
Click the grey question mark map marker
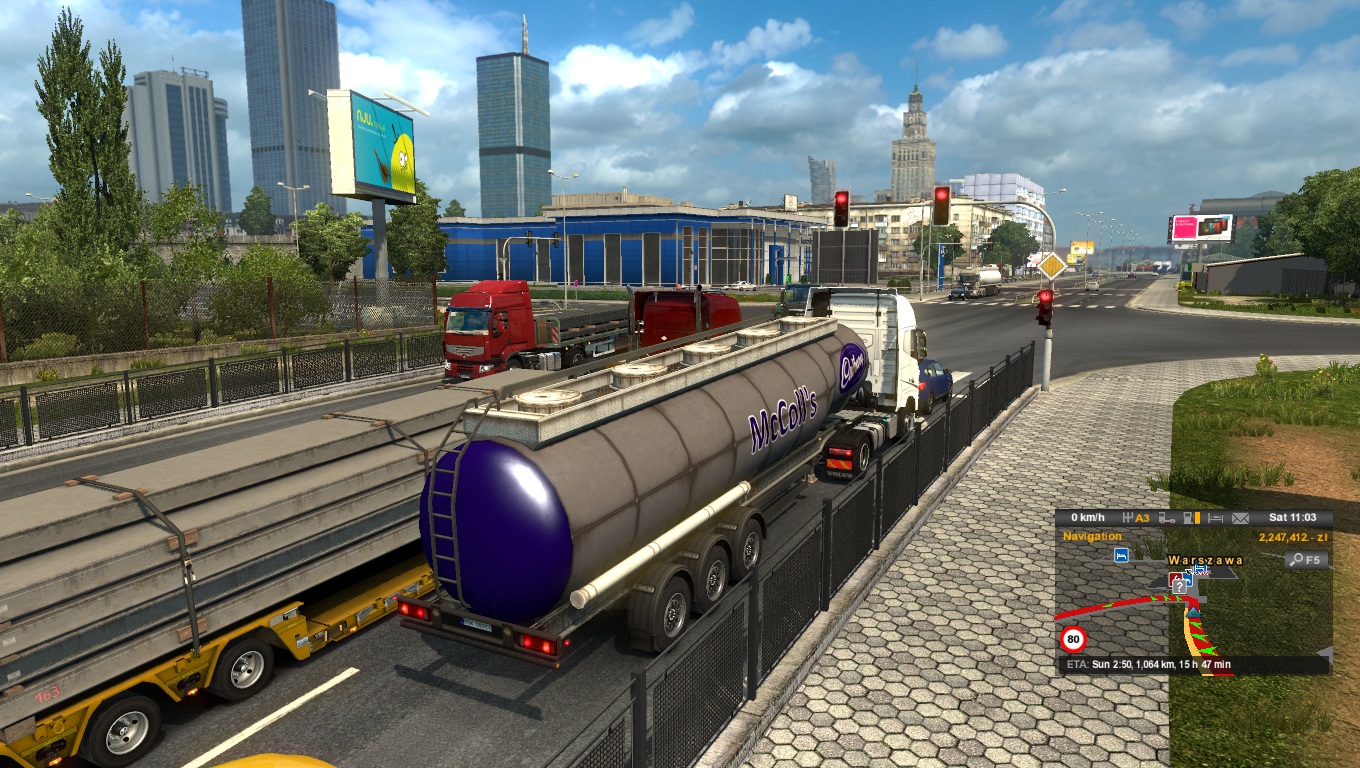[x=1179, y=587]
